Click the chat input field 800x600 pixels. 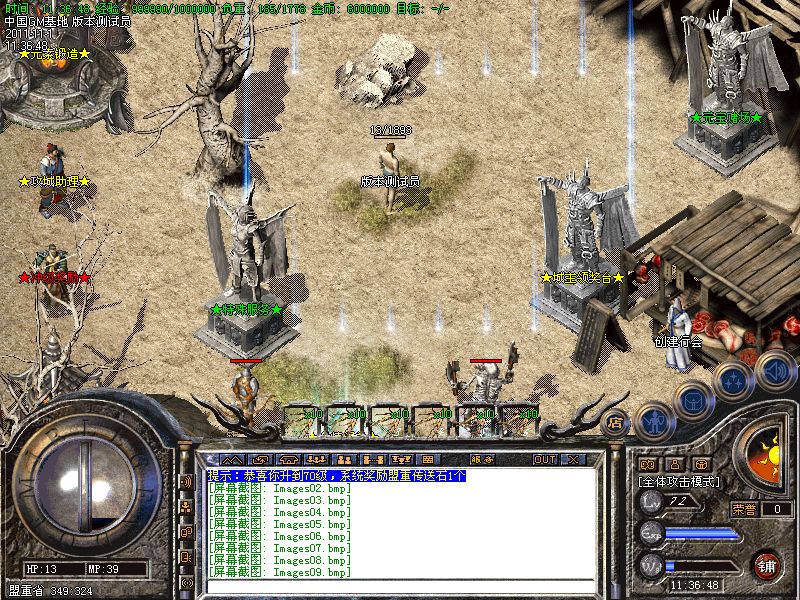tap(400, 585)
